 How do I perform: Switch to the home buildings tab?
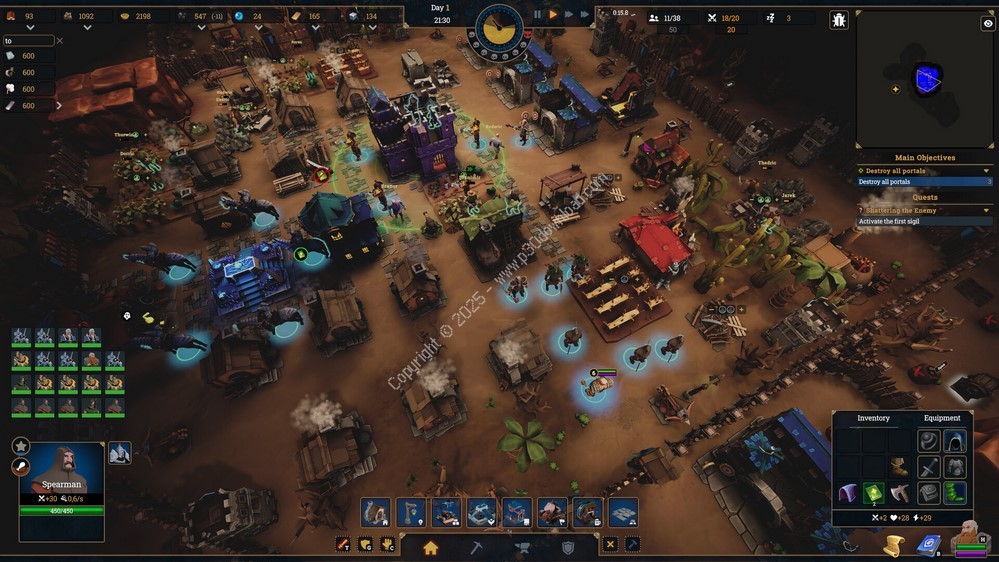[x=430, y=547]
